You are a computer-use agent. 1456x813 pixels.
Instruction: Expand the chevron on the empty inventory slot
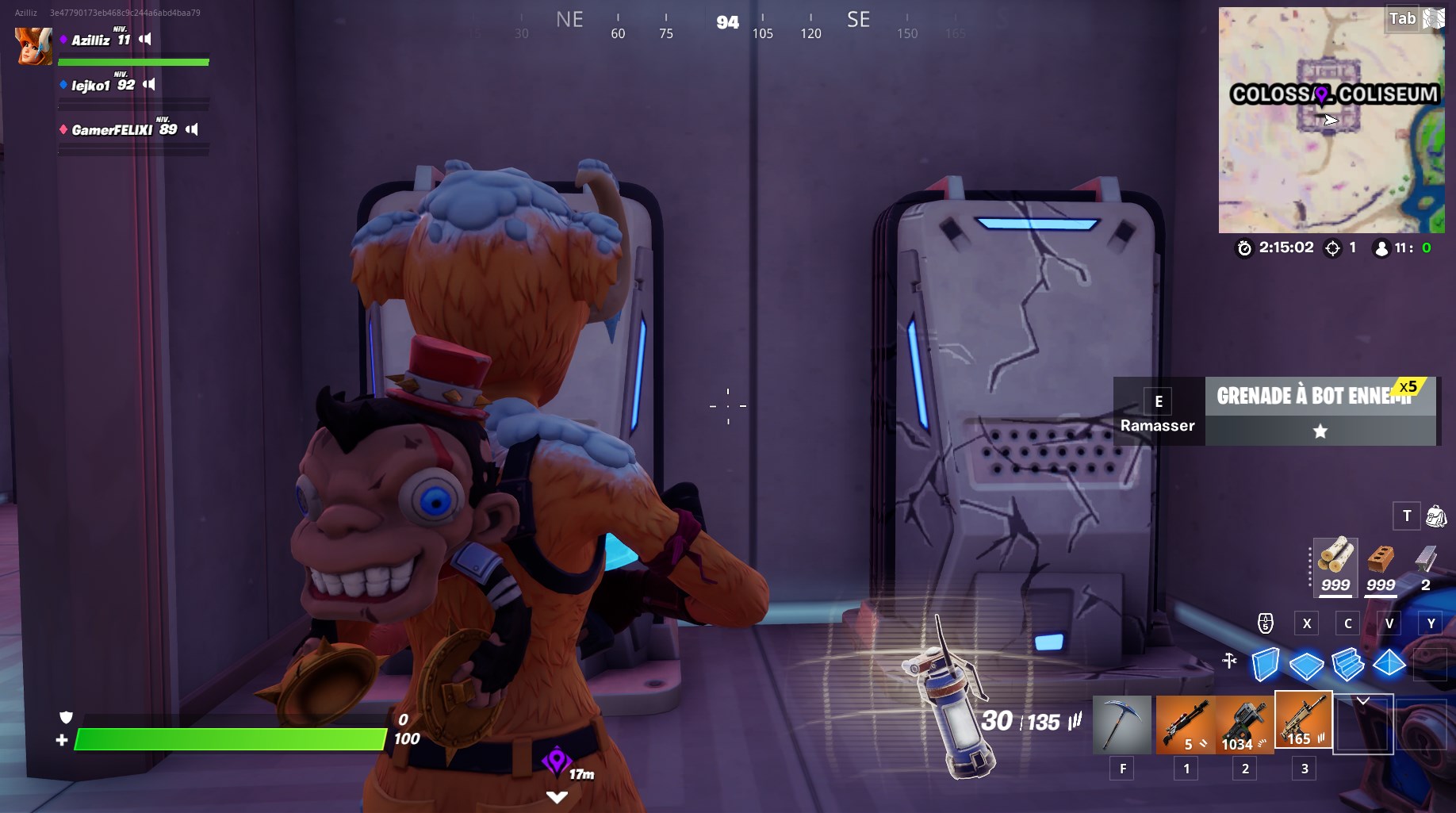coord(1362,699)
